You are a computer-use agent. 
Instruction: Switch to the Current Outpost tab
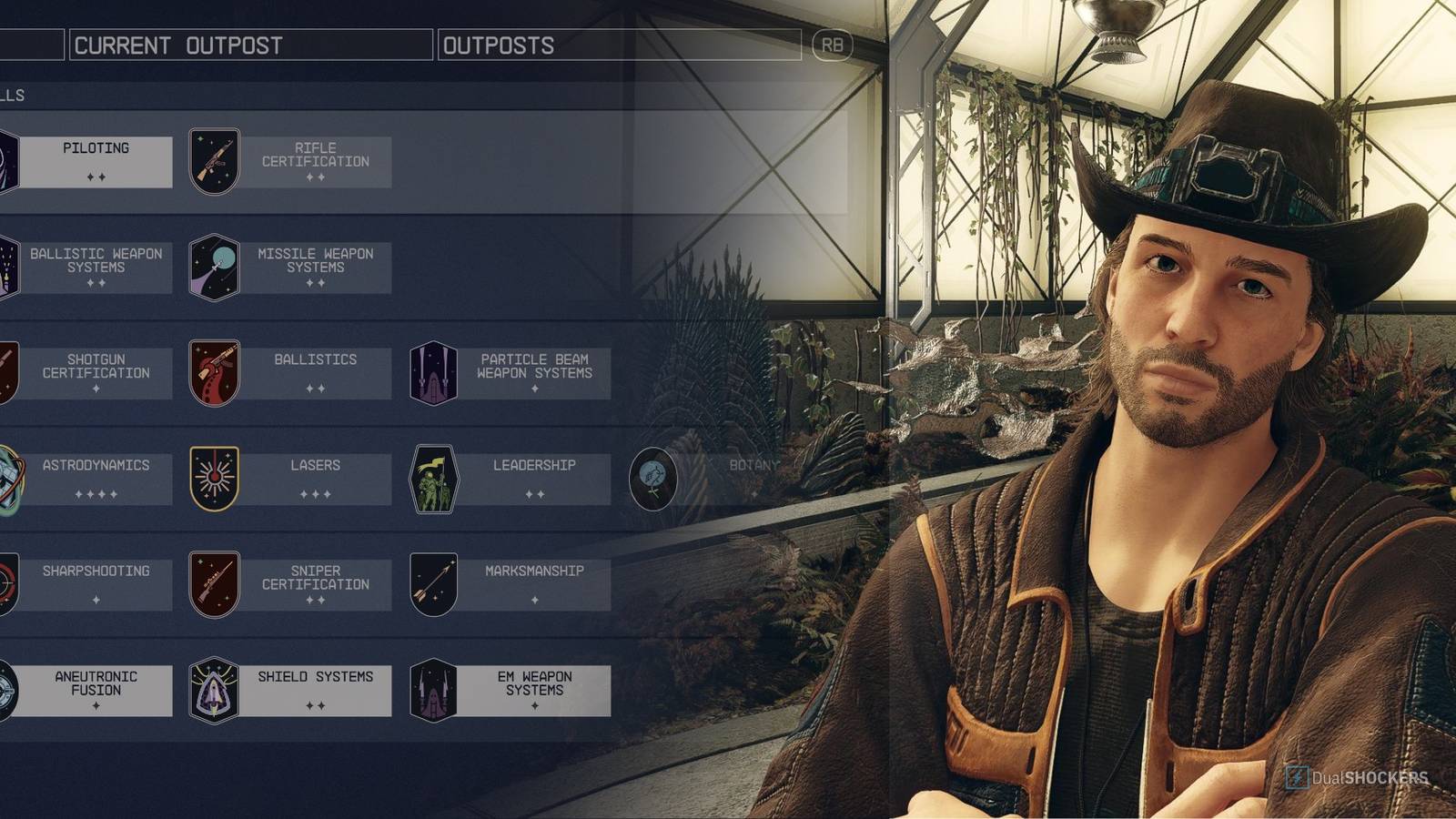coord(250,45)
